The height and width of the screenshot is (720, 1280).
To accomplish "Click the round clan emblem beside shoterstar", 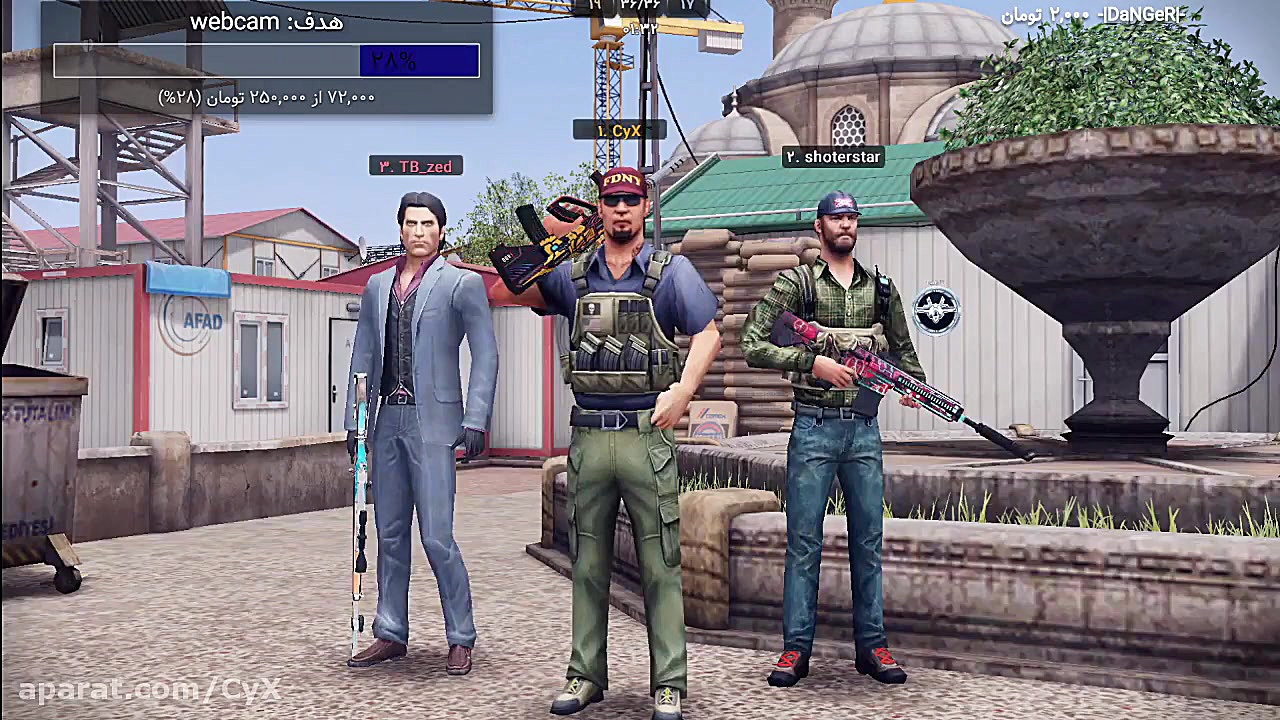I will click(x=936, y=311).
